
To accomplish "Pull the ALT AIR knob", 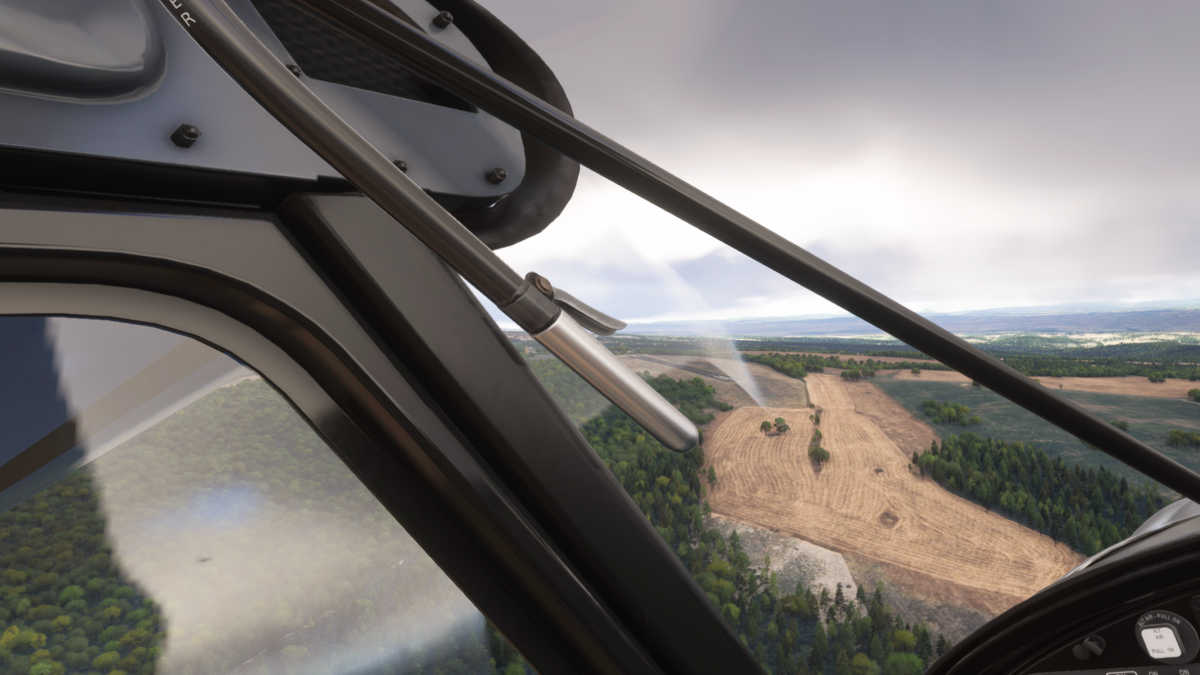I will 1160,640.
